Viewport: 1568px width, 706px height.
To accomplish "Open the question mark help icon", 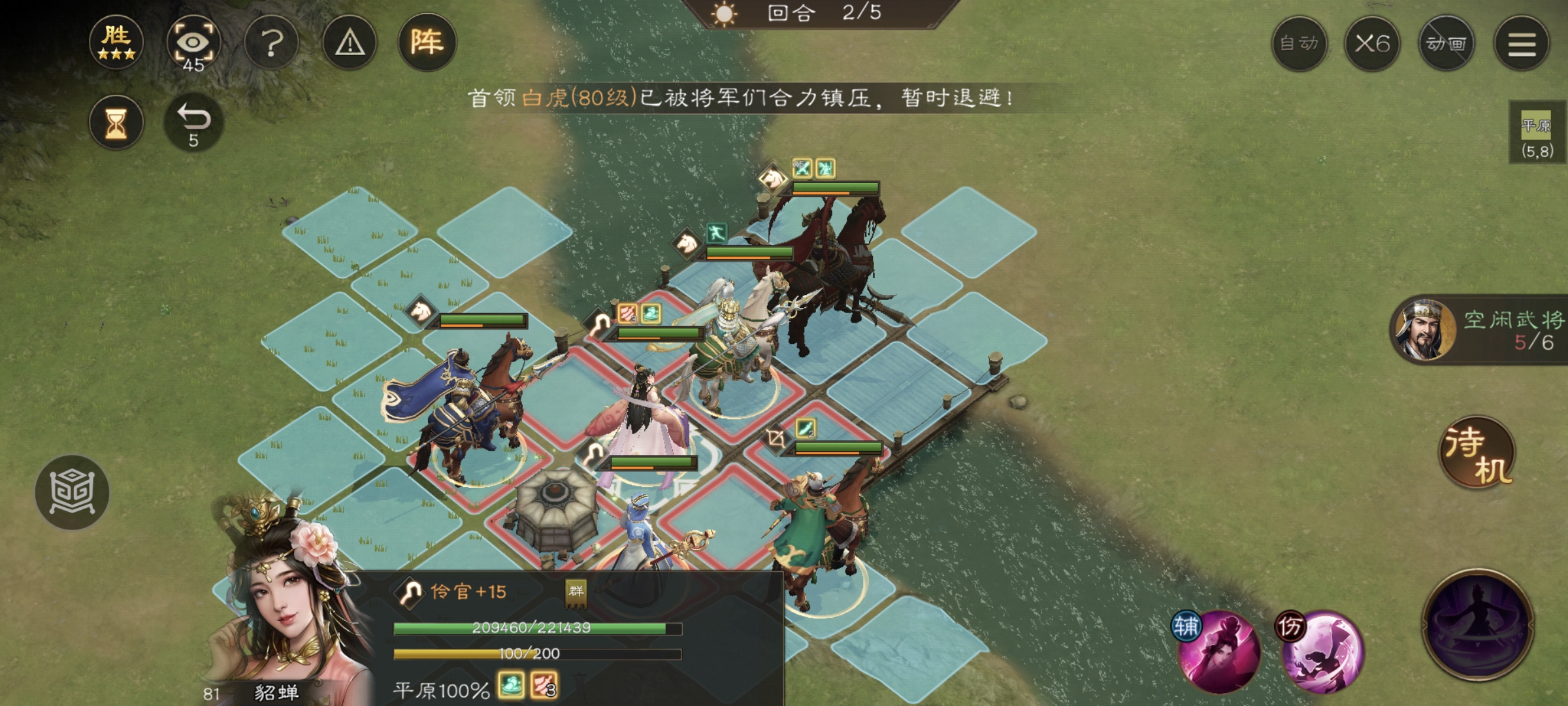I will pos(272,42).
